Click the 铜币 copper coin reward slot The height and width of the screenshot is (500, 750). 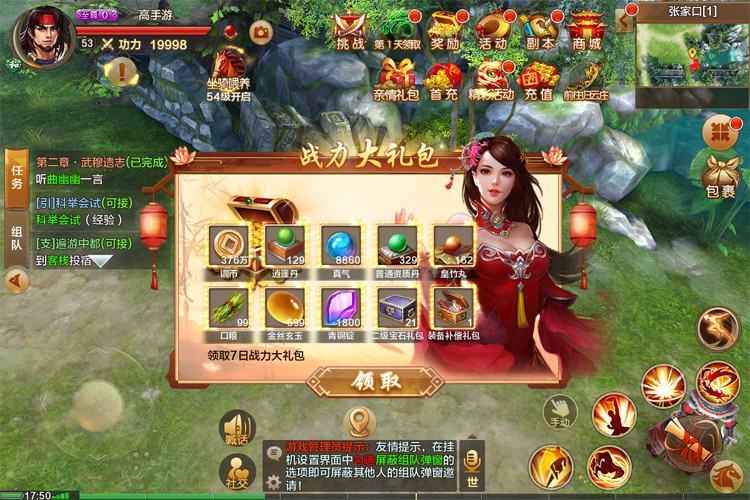tap(229, 245)
